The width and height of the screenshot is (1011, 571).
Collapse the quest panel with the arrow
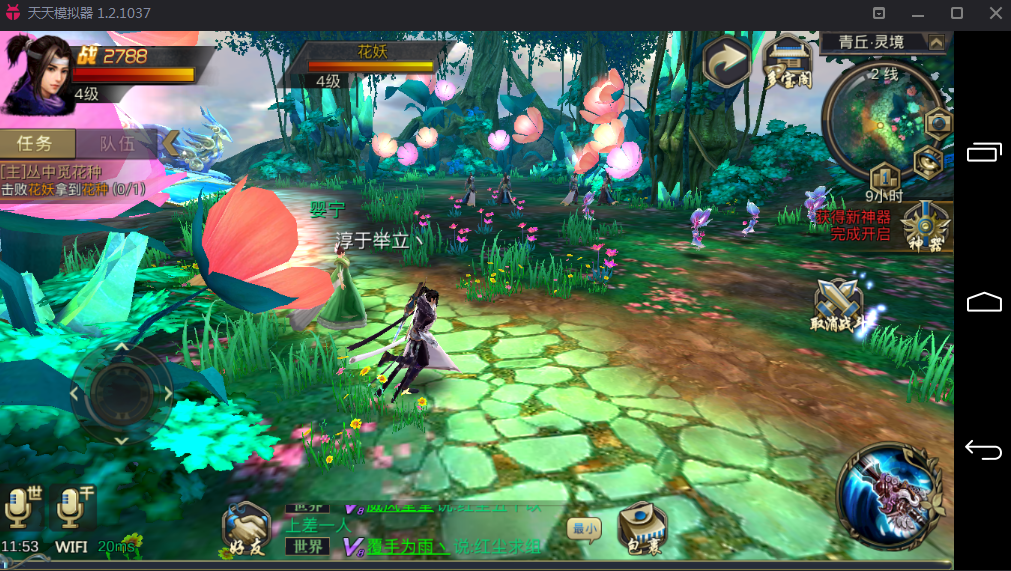[171, 143]
